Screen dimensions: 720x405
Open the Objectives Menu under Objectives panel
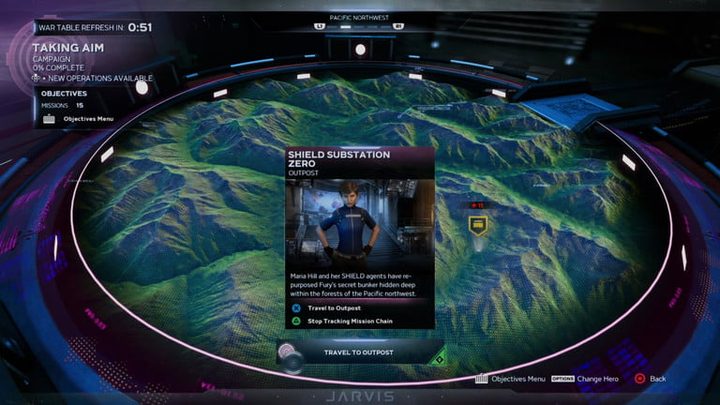click(x=85, y=118)
